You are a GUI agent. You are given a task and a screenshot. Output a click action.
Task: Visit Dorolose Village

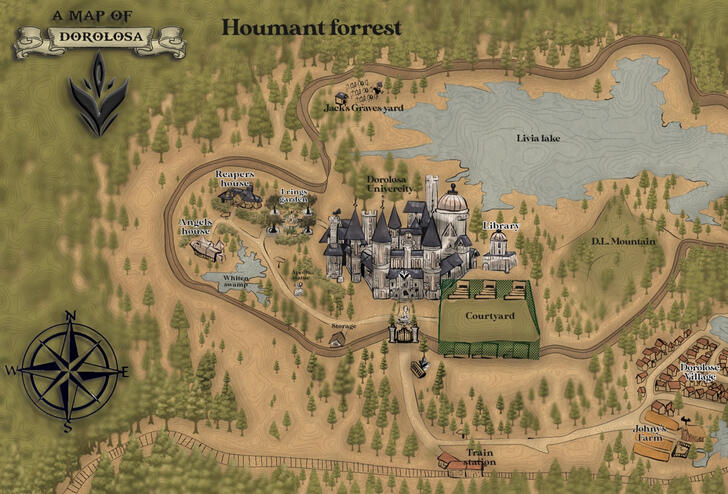[x=690, y=370]
